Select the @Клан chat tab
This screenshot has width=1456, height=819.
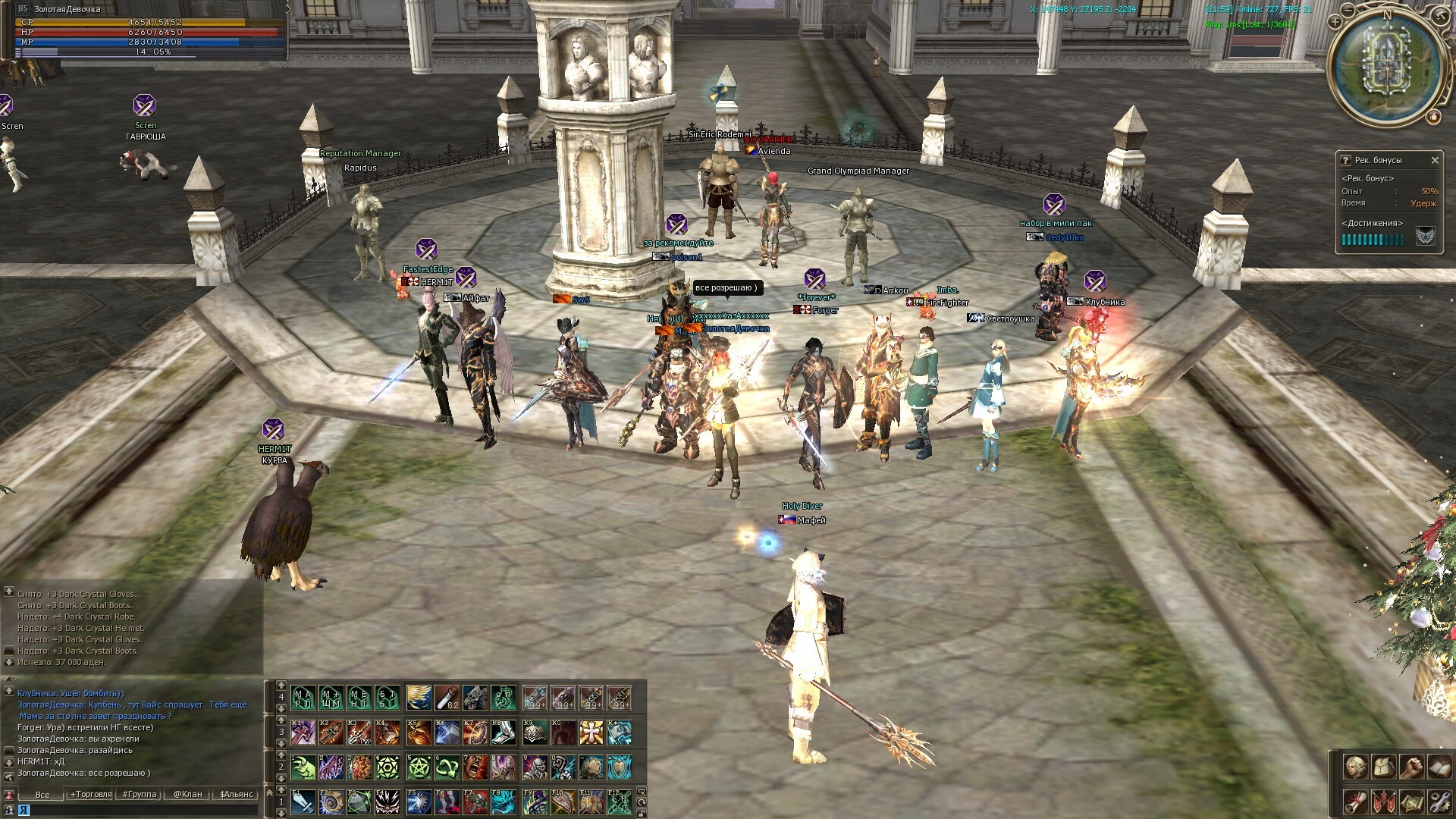(x=187, y=794)
